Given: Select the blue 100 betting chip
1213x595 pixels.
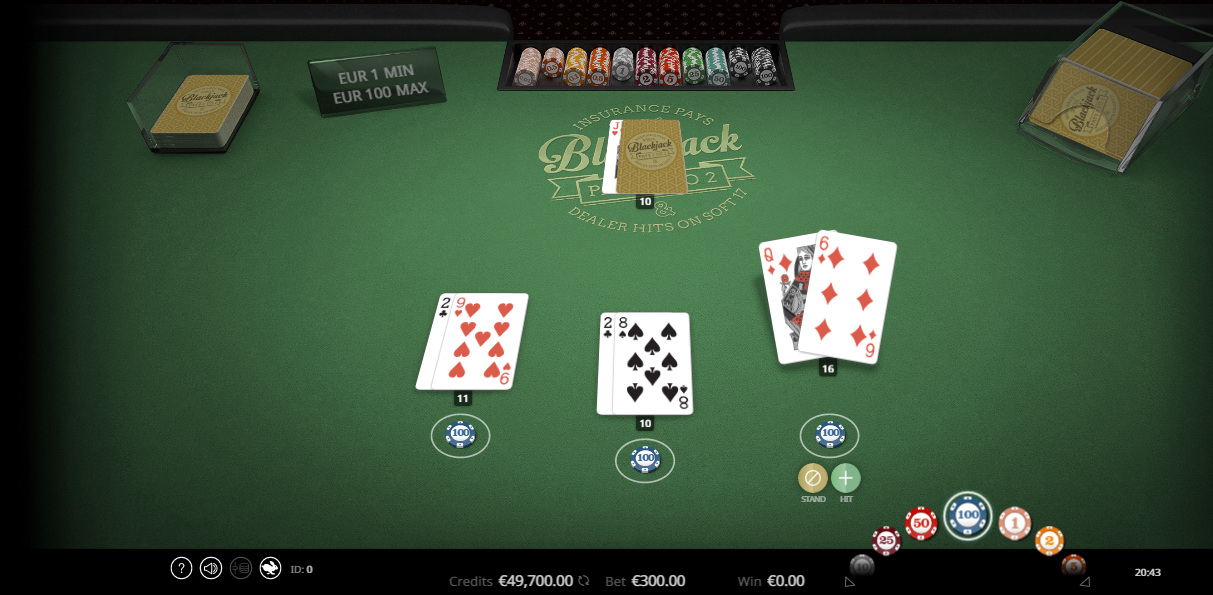Looking at the screenshot, I should point(967,516).
